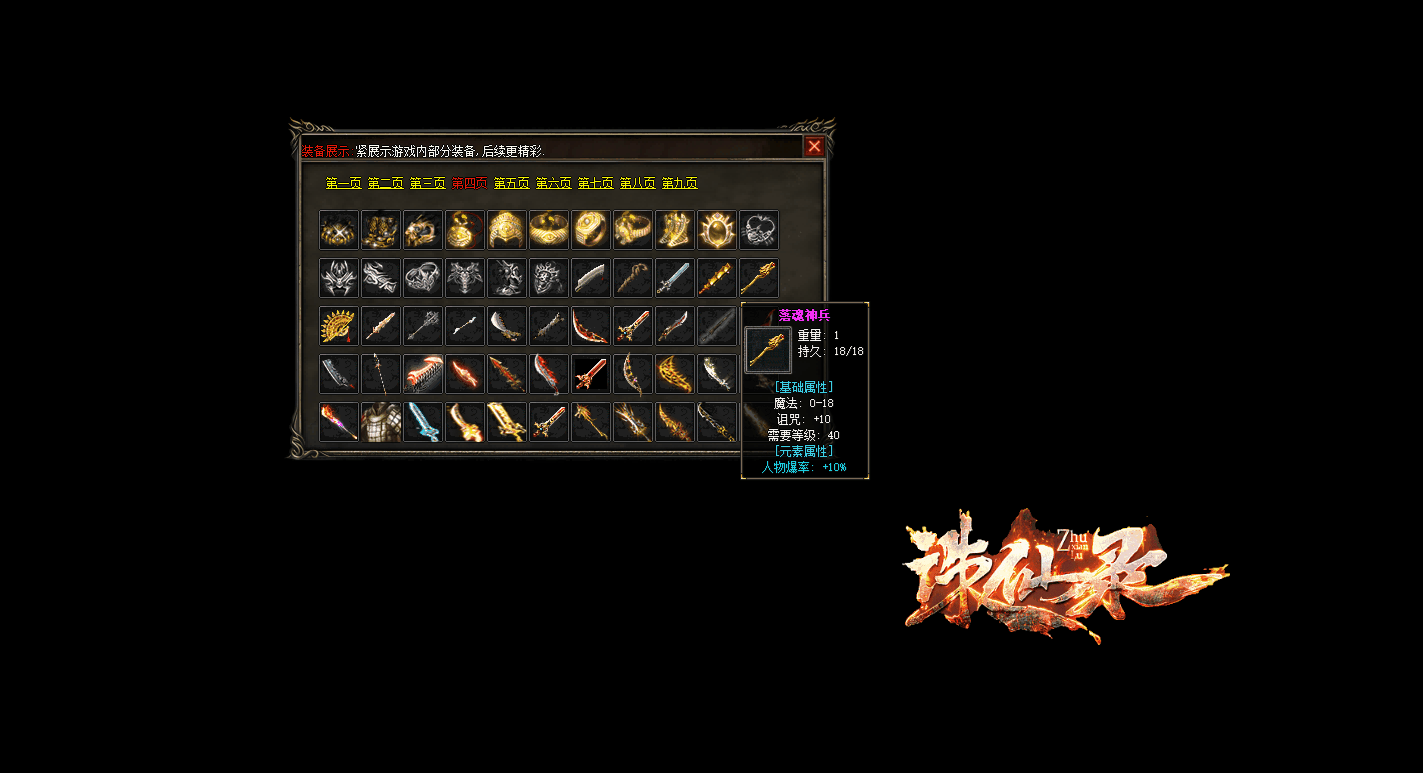Go to 第一页 page link
The image size is (1423, 773).
(x=343, y=184)
